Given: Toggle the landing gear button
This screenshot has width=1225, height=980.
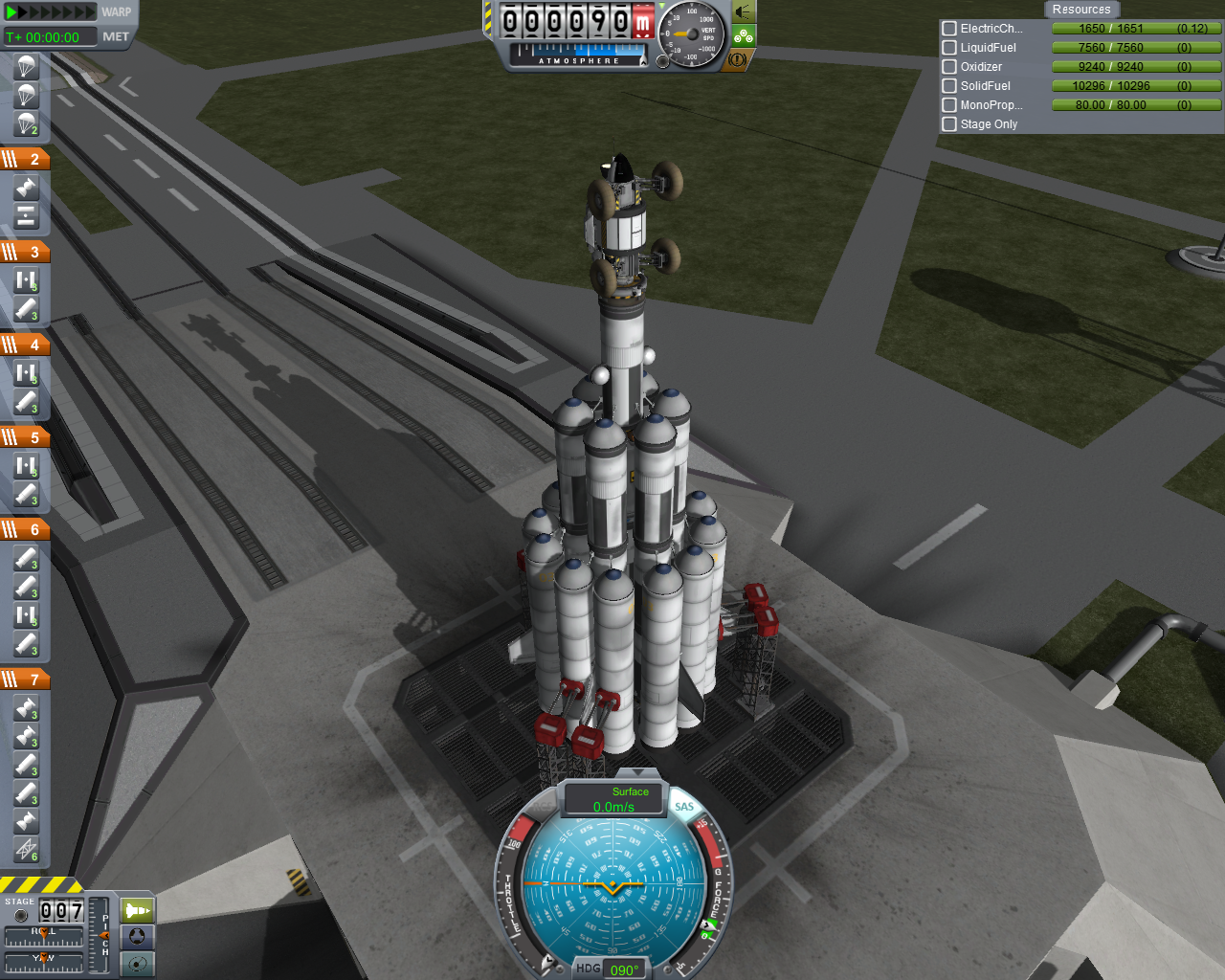Looking at the screenshot, I should 744,36.
